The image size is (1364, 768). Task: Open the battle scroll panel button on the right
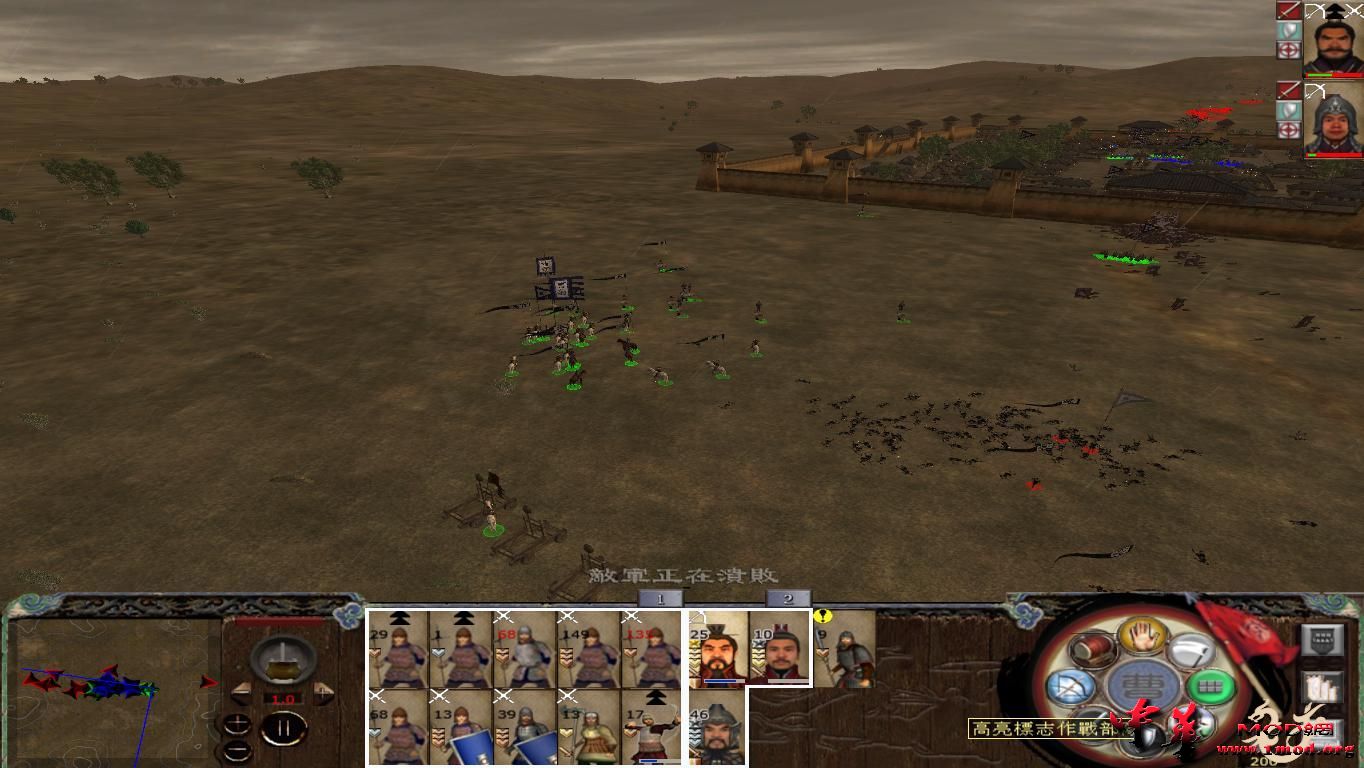(1321, 640)
